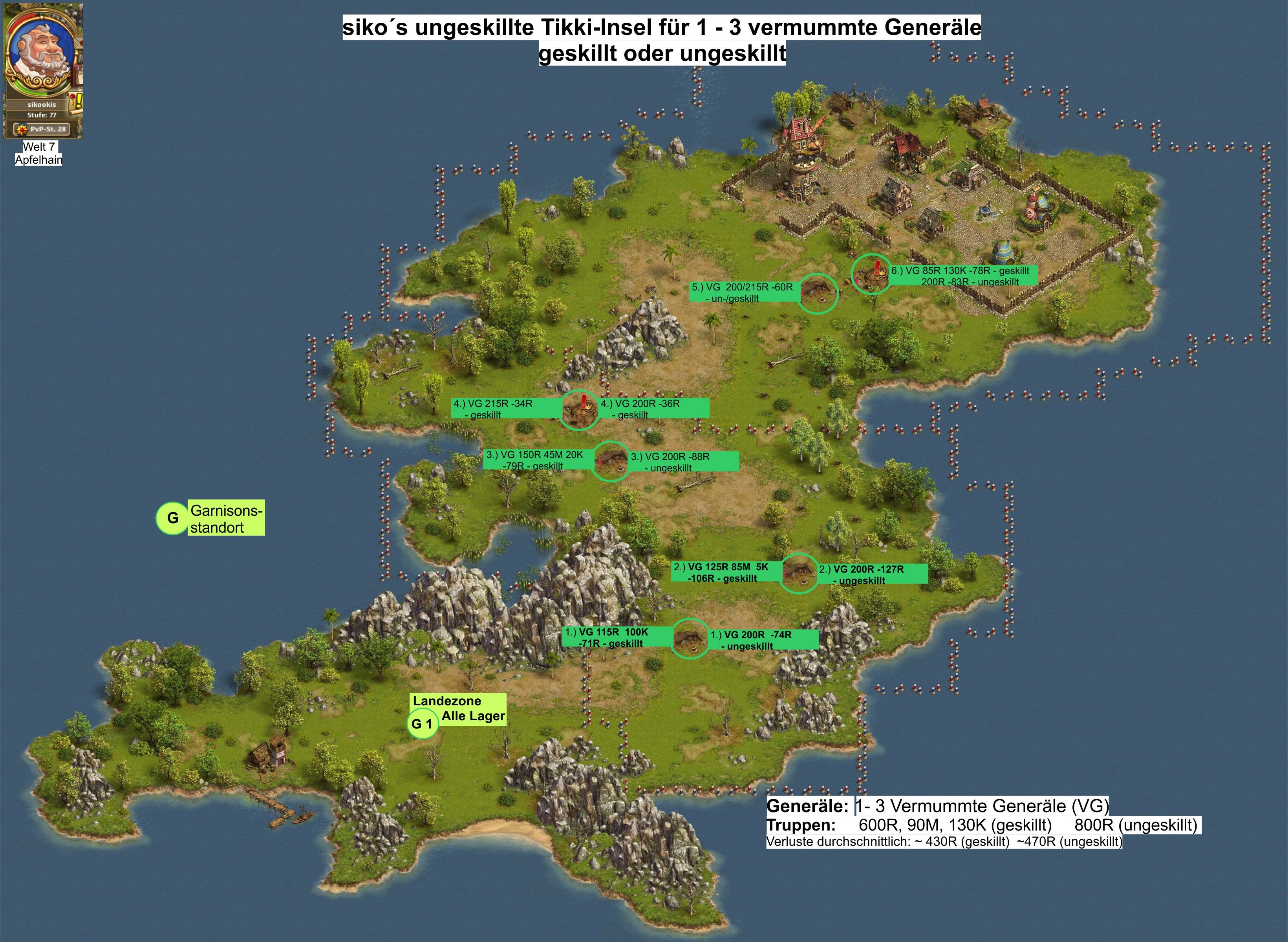Select the circled leader camp marker for step 6
Viewport: 1288px width, 942px height.
871,274
